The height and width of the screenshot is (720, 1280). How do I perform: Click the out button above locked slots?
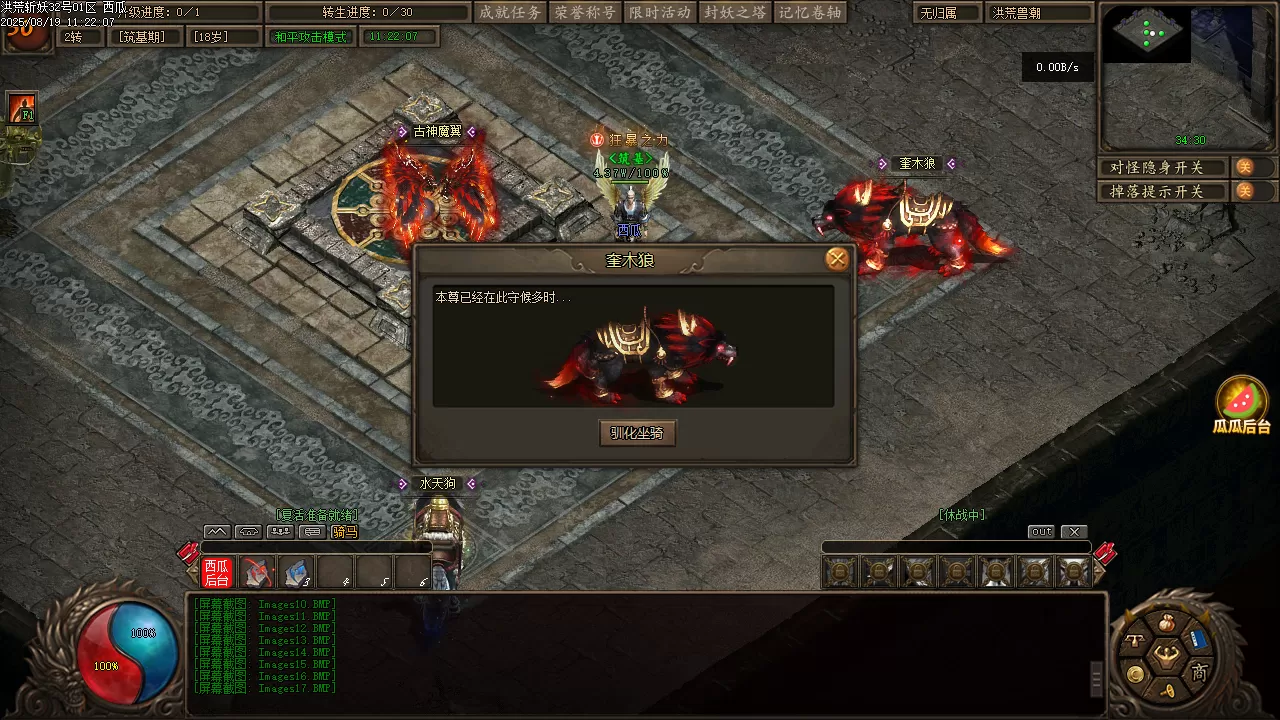[x=1041, y=532]
